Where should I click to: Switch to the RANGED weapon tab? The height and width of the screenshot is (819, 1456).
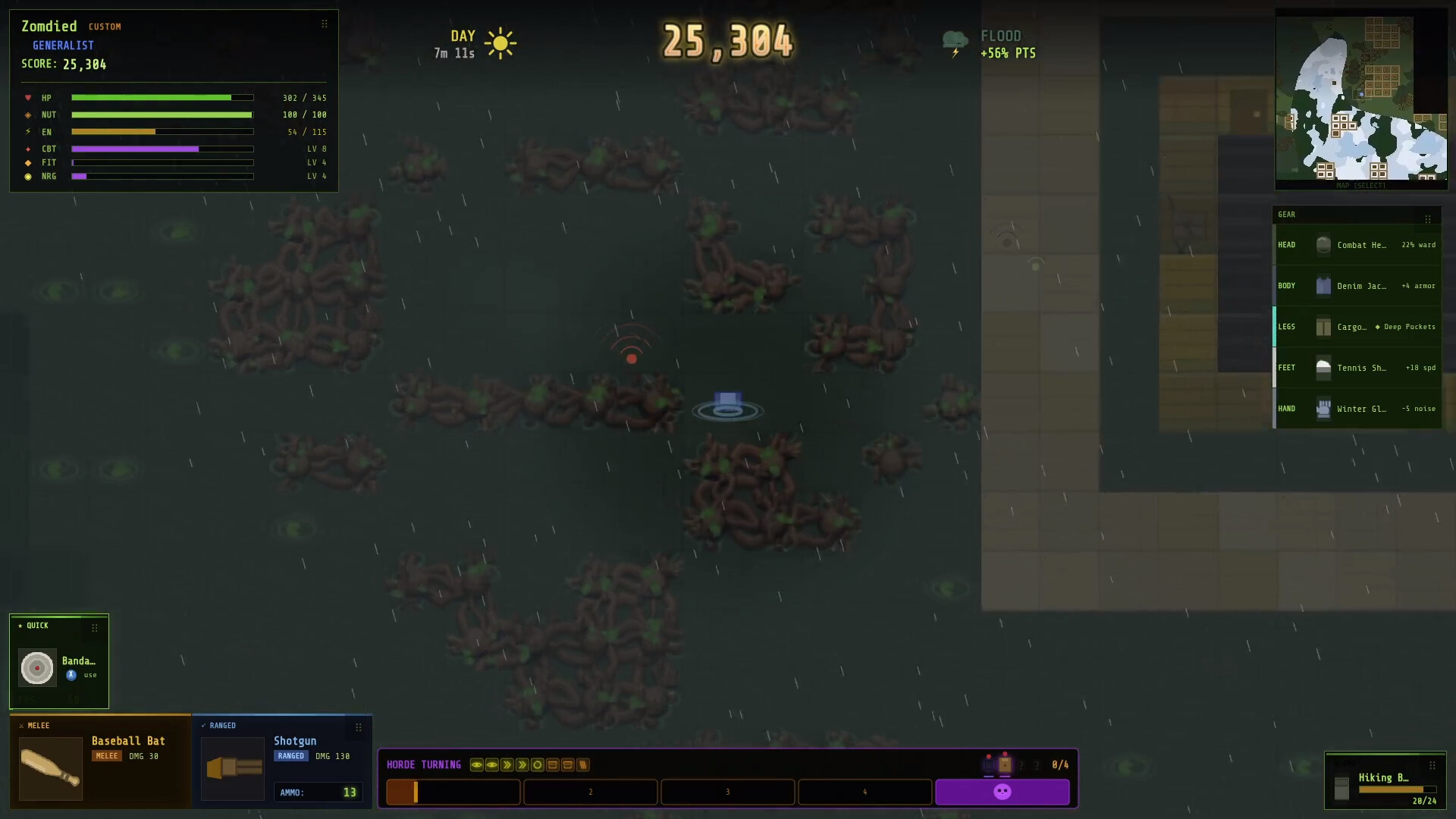click(x=222, y=726)
